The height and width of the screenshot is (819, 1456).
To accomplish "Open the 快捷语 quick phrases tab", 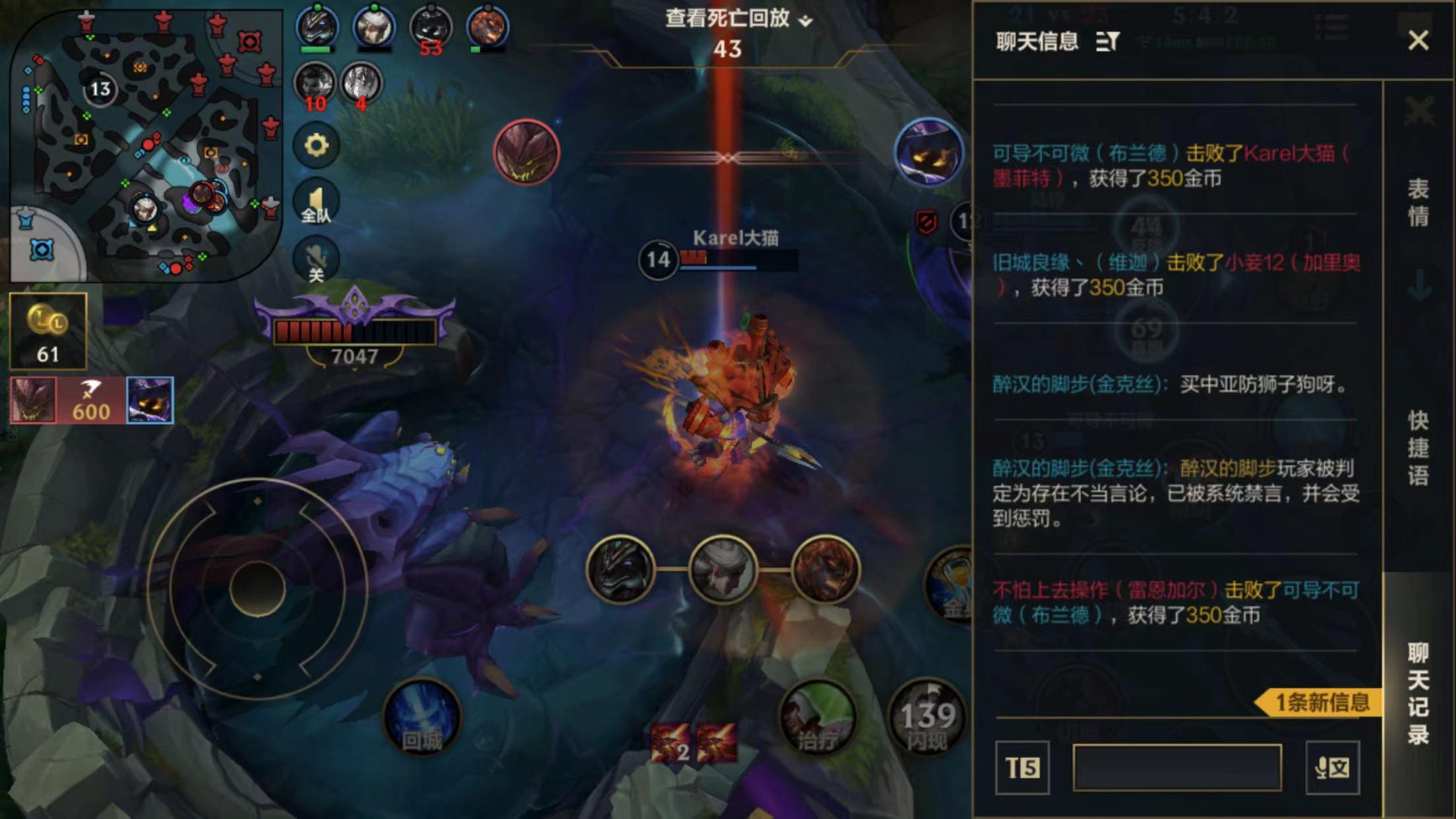I will pyautogui.click(x=1418, y=448).
